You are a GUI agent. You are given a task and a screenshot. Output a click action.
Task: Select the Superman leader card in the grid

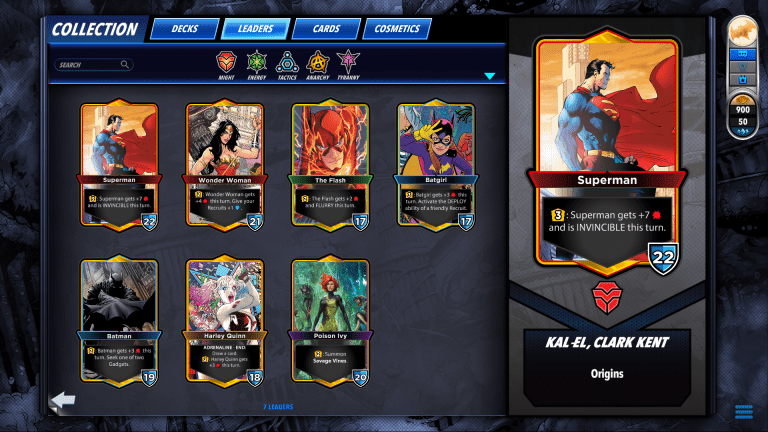tap(119, 165)
